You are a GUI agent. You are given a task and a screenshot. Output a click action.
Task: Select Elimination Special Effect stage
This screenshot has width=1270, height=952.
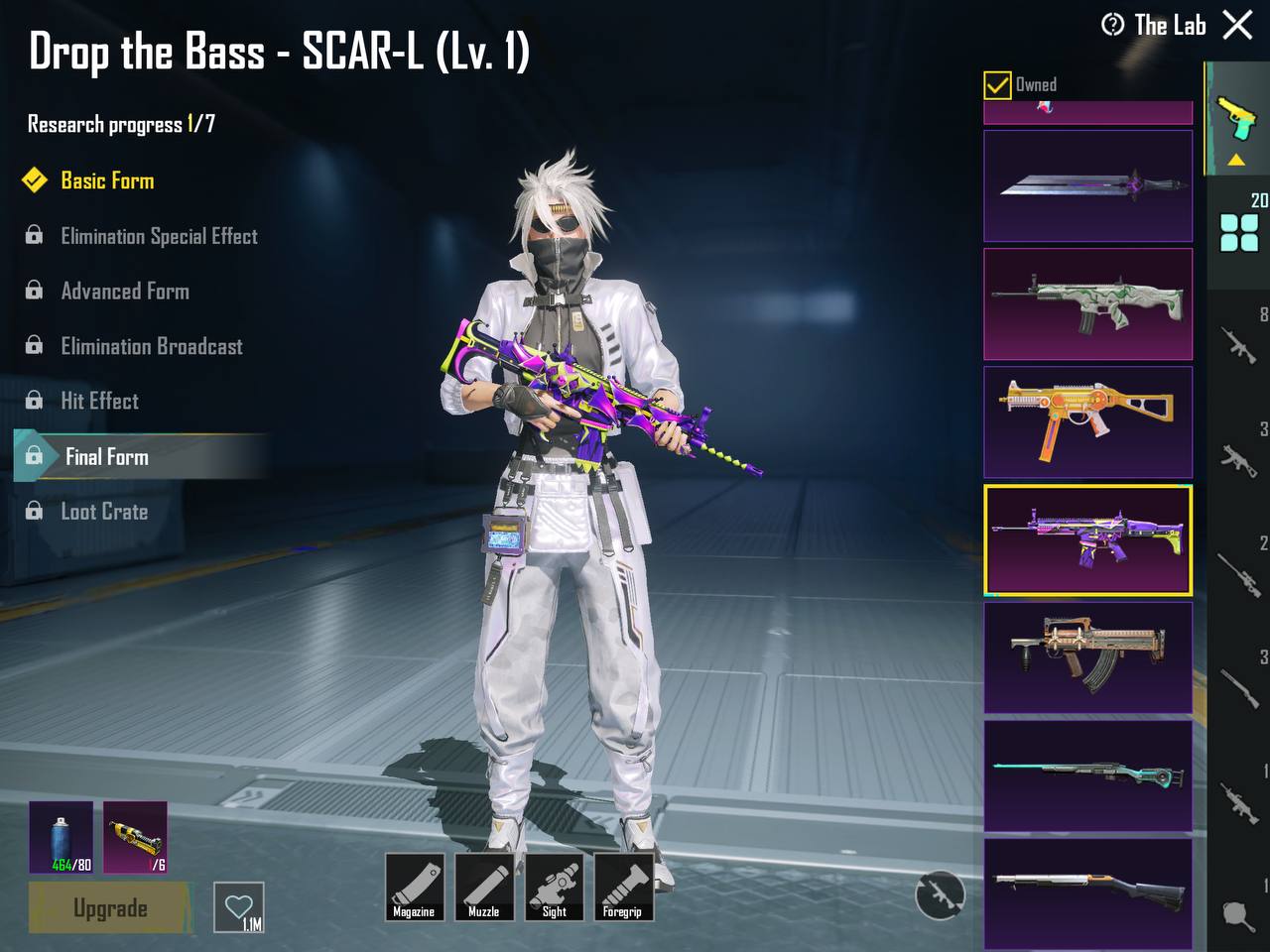(159, 236)
